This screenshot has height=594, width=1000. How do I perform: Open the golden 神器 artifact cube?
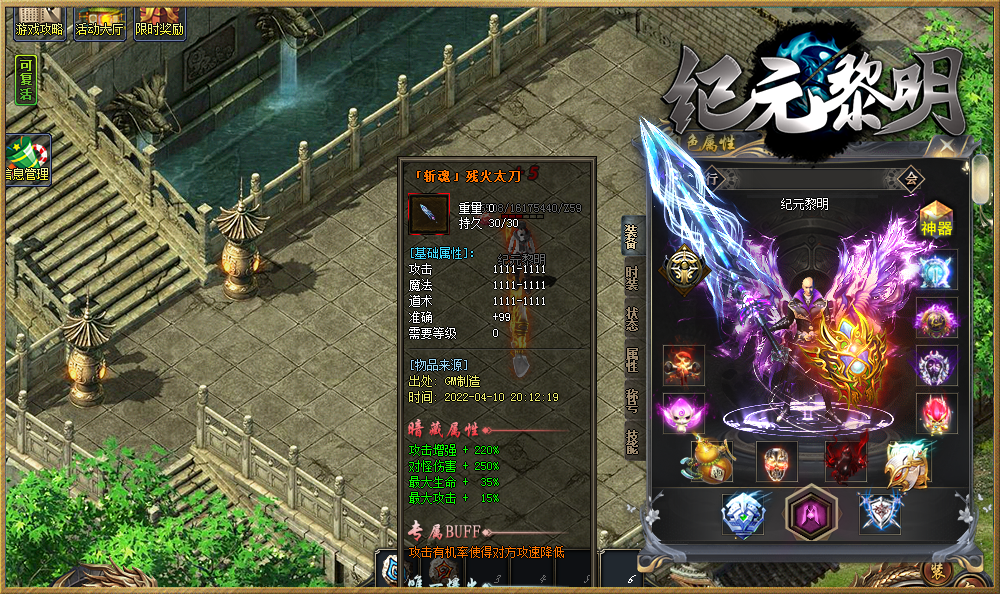click(936, 219)
